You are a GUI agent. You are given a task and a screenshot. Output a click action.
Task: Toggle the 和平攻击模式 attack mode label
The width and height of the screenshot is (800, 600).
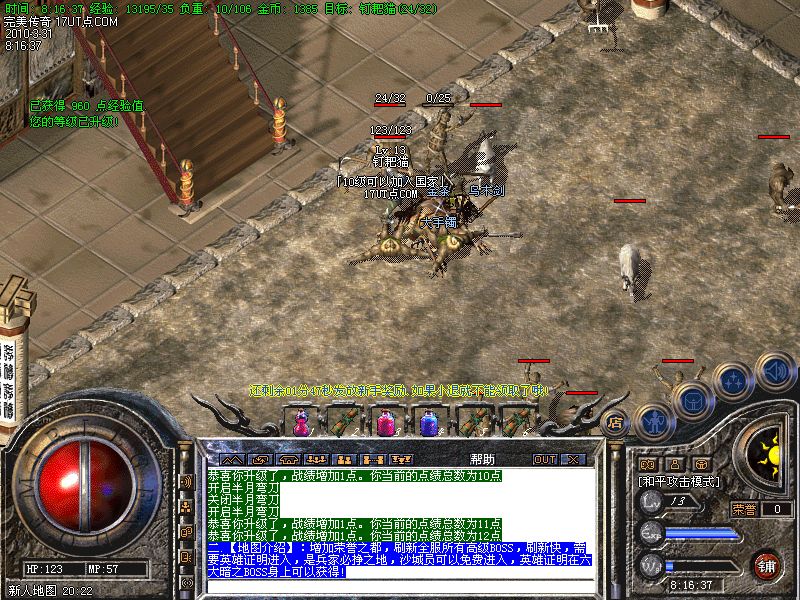coord(677,481)
